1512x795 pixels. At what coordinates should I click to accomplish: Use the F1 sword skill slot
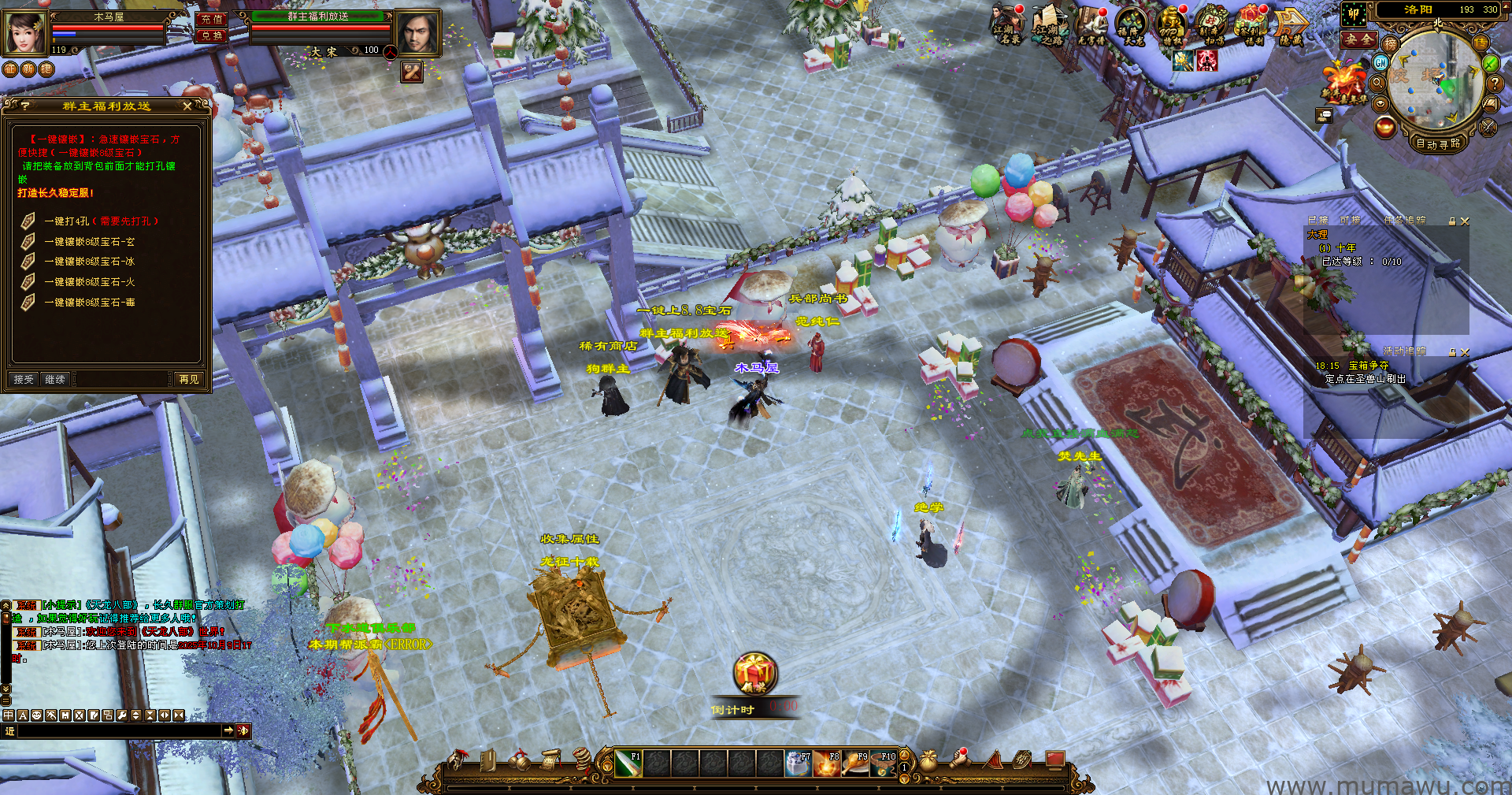(x=627, y=763)
